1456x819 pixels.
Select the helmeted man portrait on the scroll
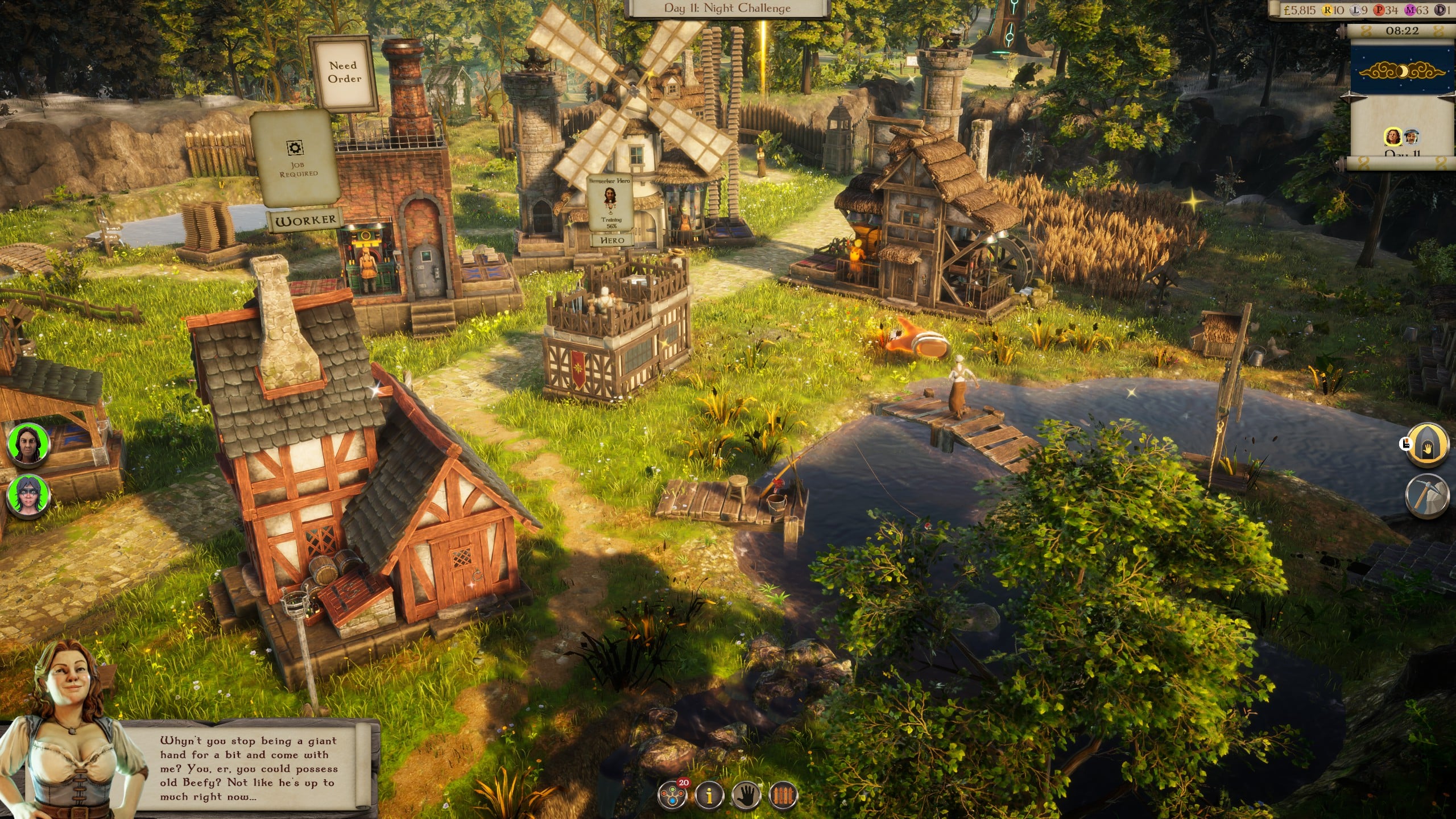1412,137
